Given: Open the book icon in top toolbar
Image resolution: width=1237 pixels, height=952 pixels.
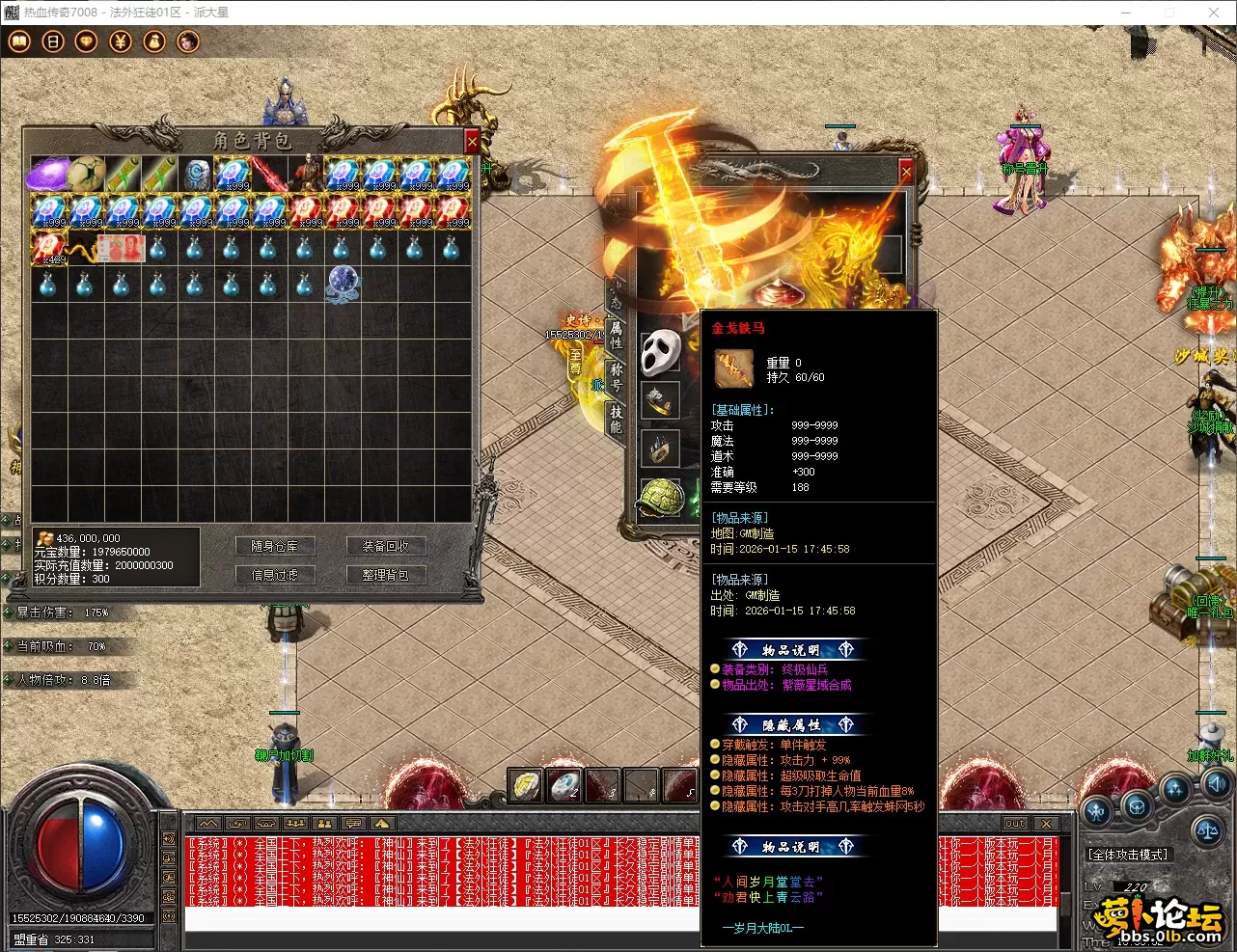Looking at the screenshot, I should click(x=19, y=41).
